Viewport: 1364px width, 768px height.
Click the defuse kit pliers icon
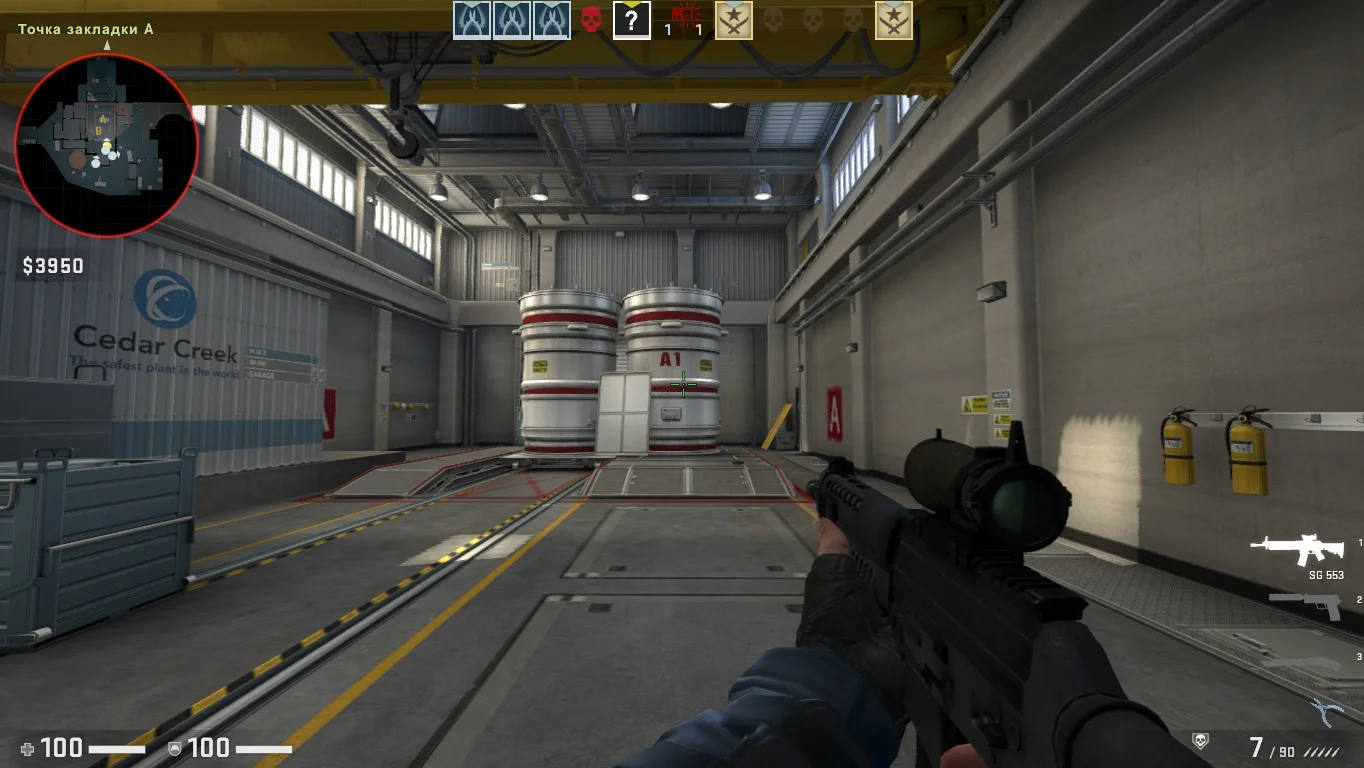[x=1325, y=711]
